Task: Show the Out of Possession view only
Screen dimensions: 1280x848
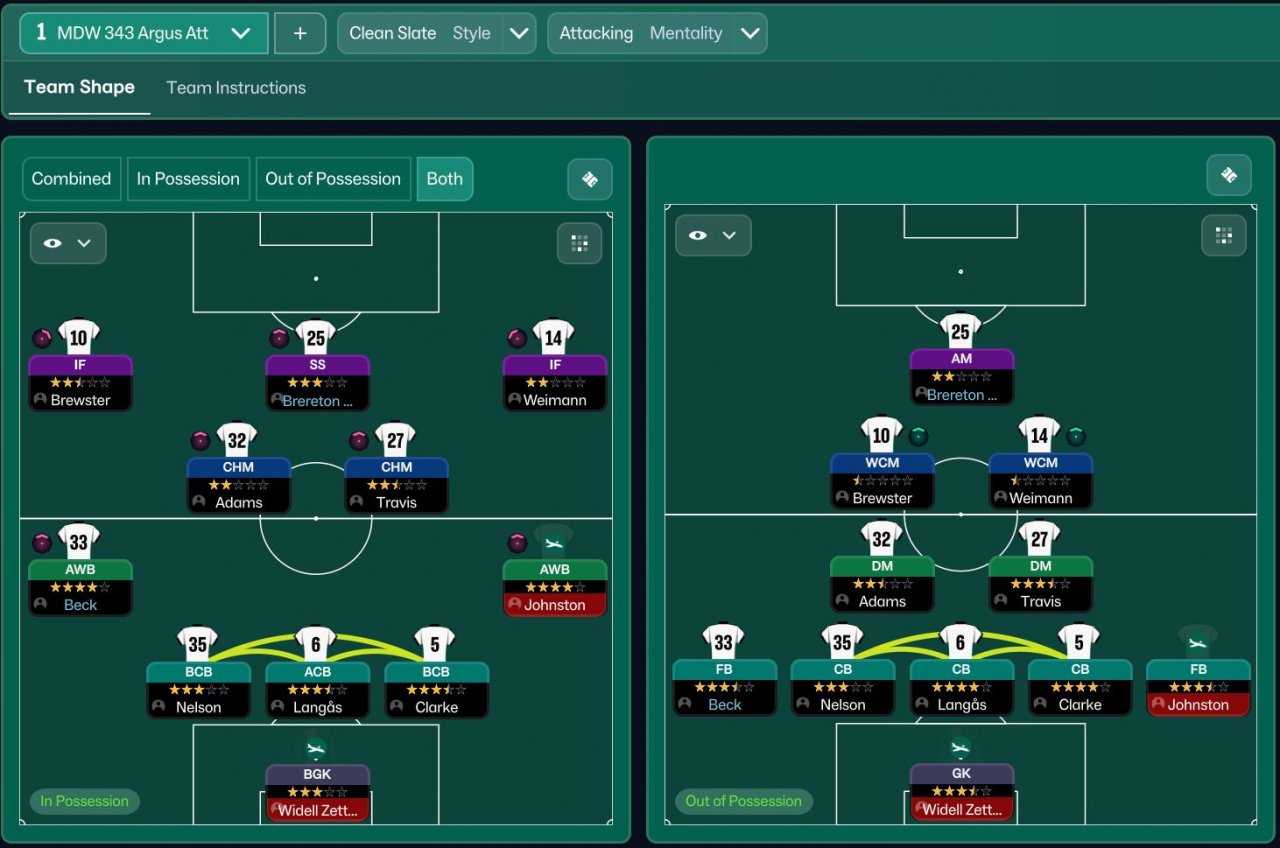Action: pyautogui.click(x=333, y=179)
